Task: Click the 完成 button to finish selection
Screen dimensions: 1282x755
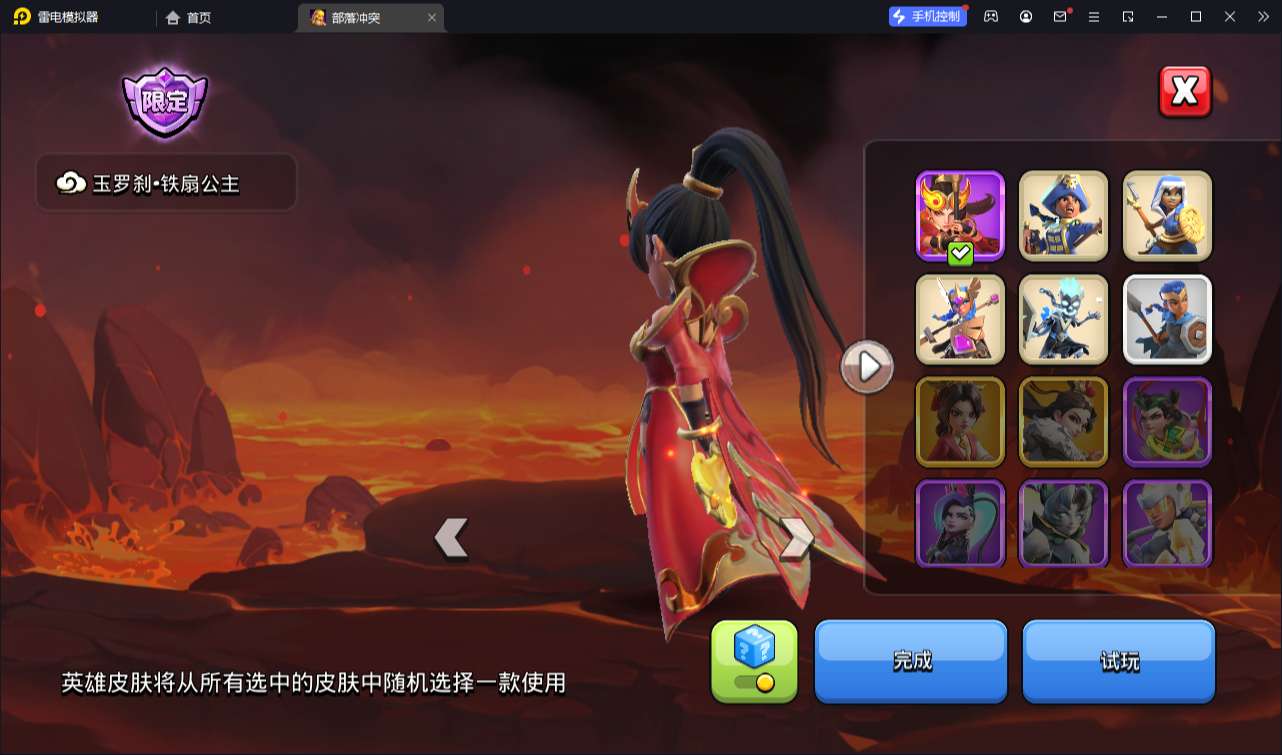Action: [x=910, y=661]
